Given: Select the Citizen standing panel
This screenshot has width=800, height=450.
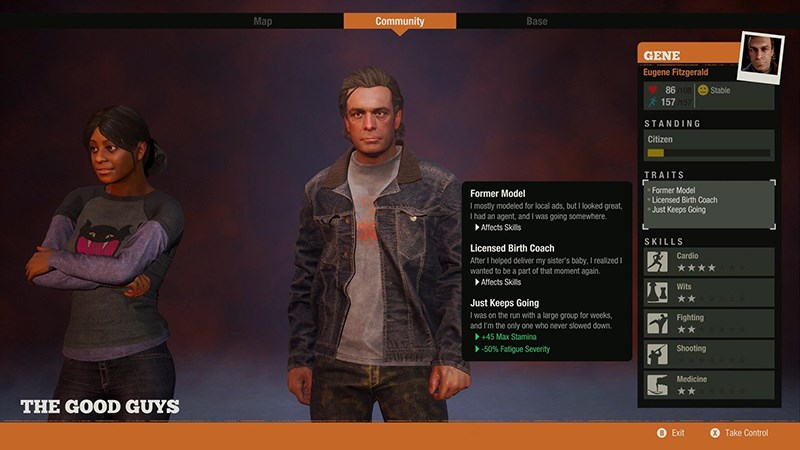Looking at the screenshot, I should (708, 145).
